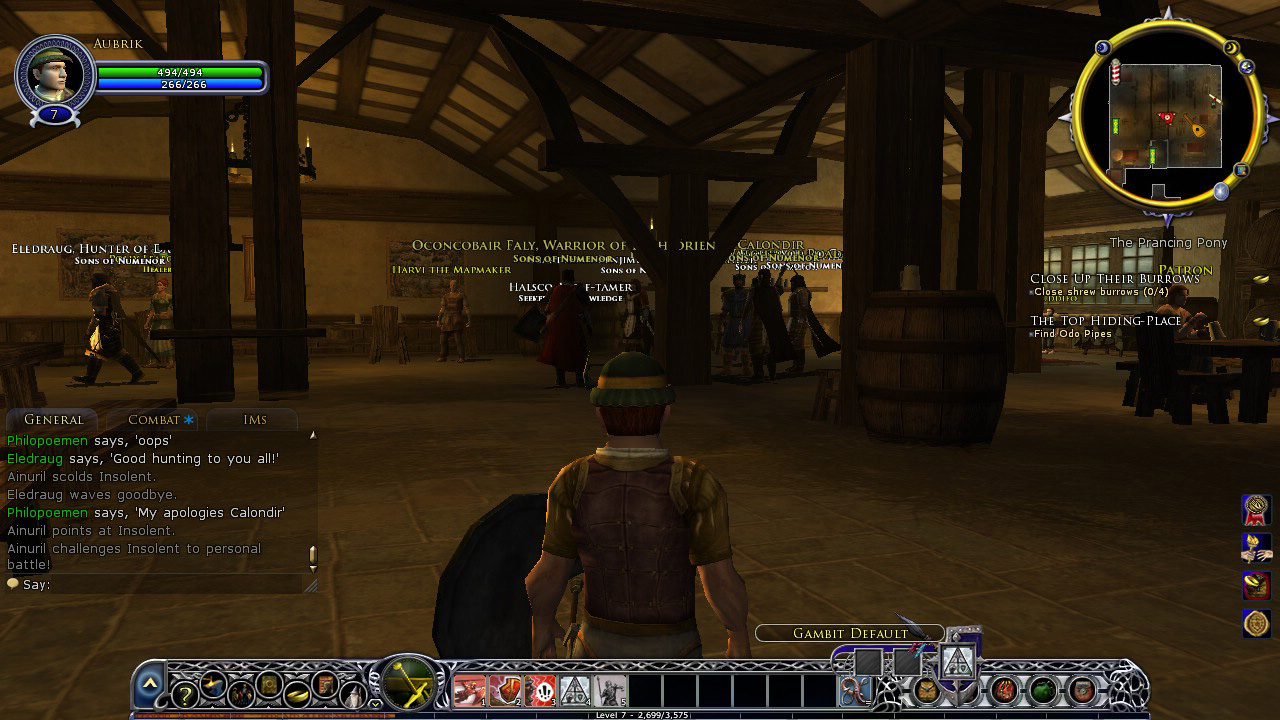The height and width of the screenshot is (720, 1280).
Task: Use the triangle gambit skill in slot four
Action: (575, 691)
